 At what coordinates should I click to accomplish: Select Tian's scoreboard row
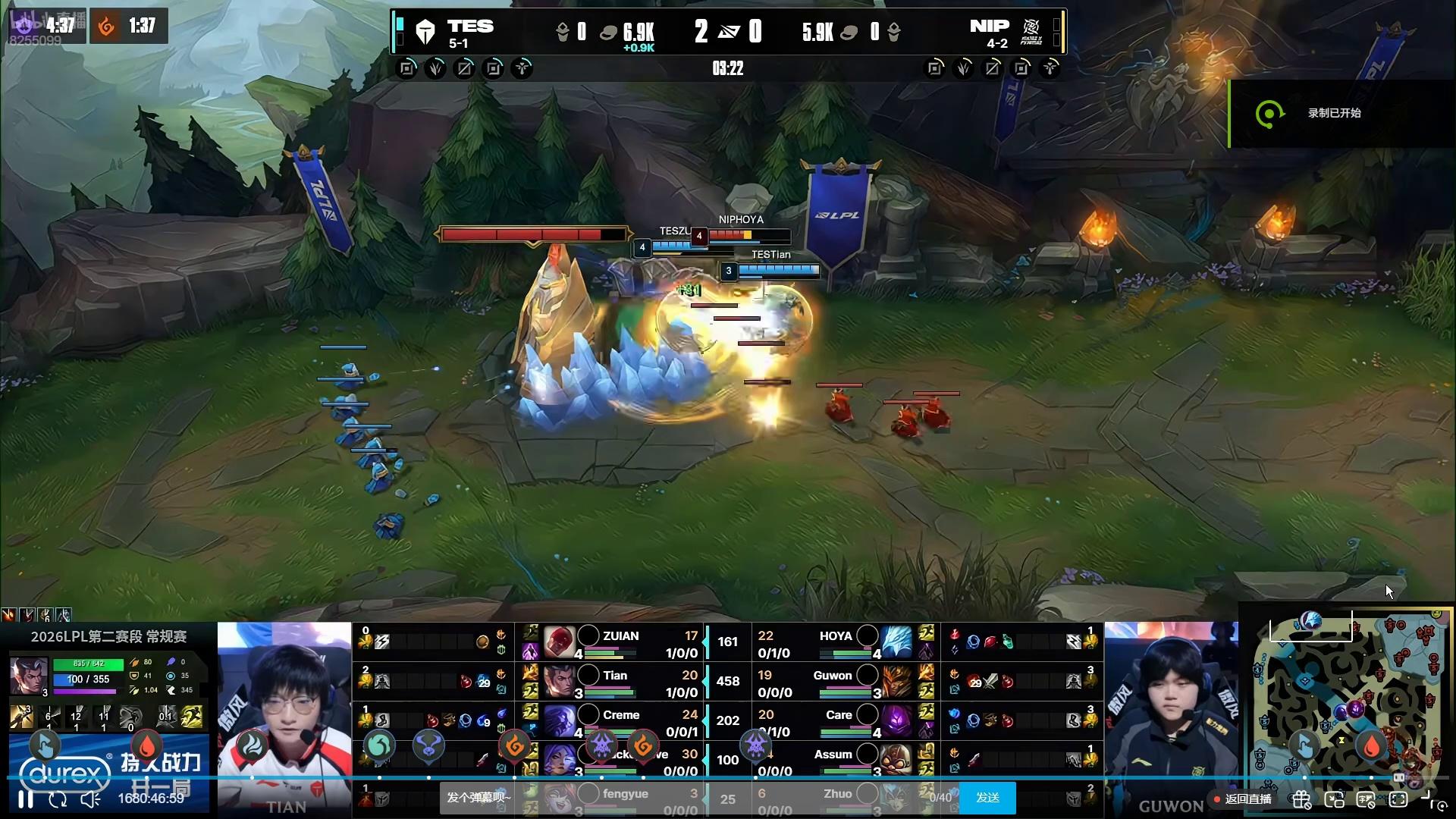click(620, 682)
